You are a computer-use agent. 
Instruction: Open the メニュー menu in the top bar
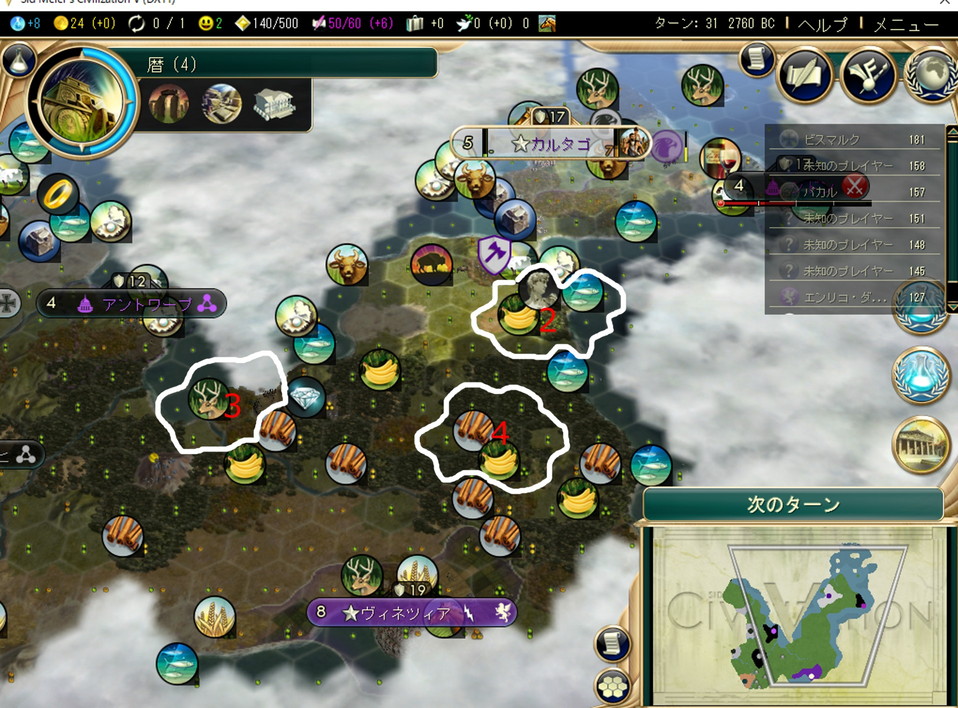[x=906, y=23]
